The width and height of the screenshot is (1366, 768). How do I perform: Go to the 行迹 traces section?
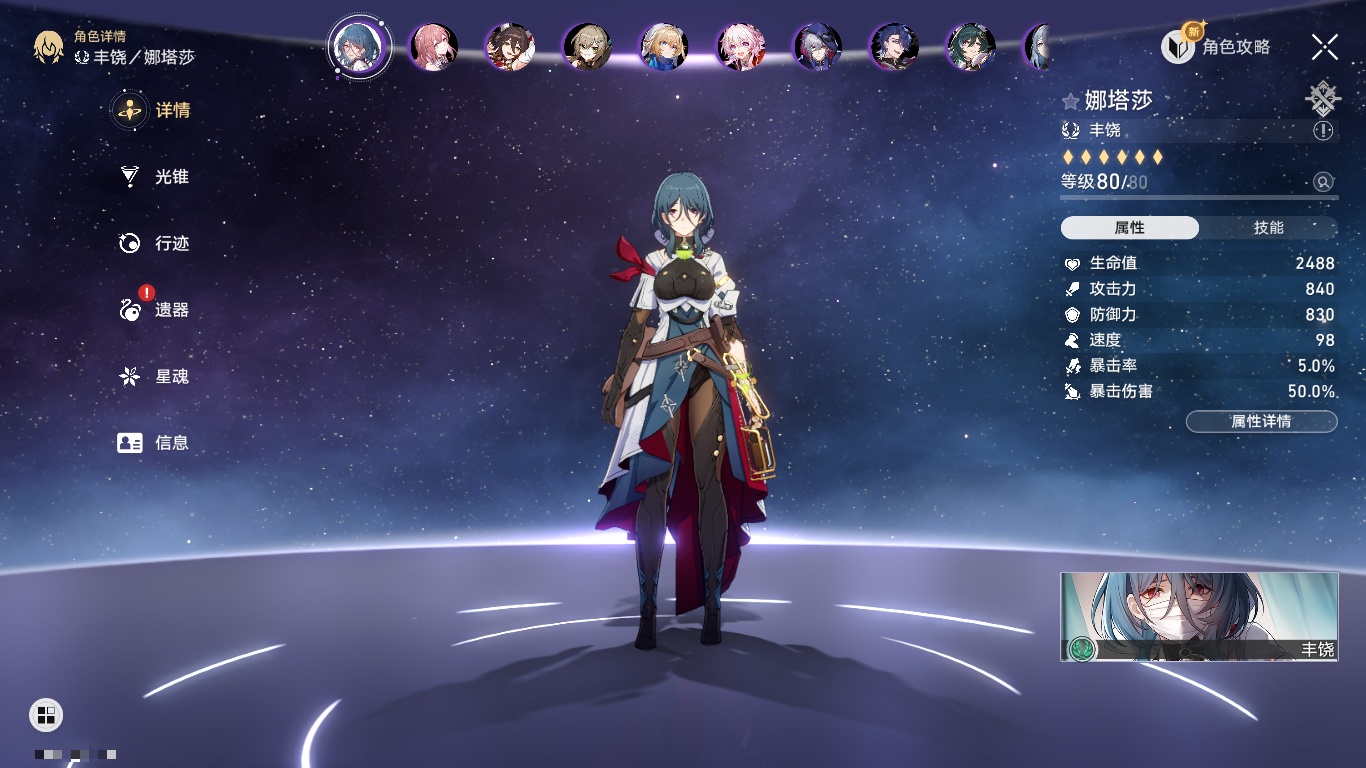click(155, 243)
